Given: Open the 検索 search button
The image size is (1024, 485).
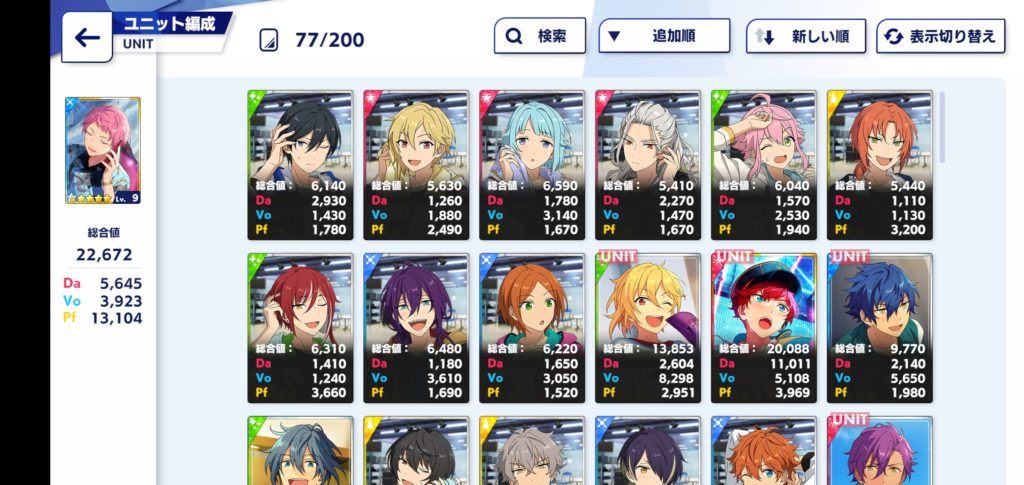Looking at the screenshot, I should coord(539,37).
